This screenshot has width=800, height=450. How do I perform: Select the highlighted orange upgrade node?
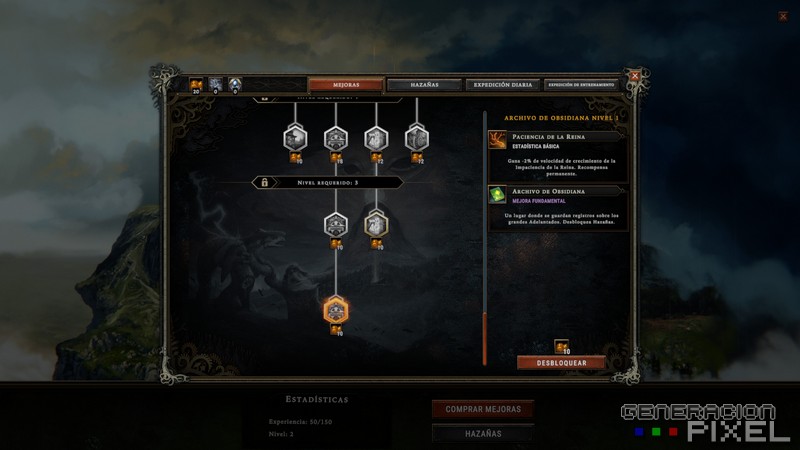pos(336,311)
